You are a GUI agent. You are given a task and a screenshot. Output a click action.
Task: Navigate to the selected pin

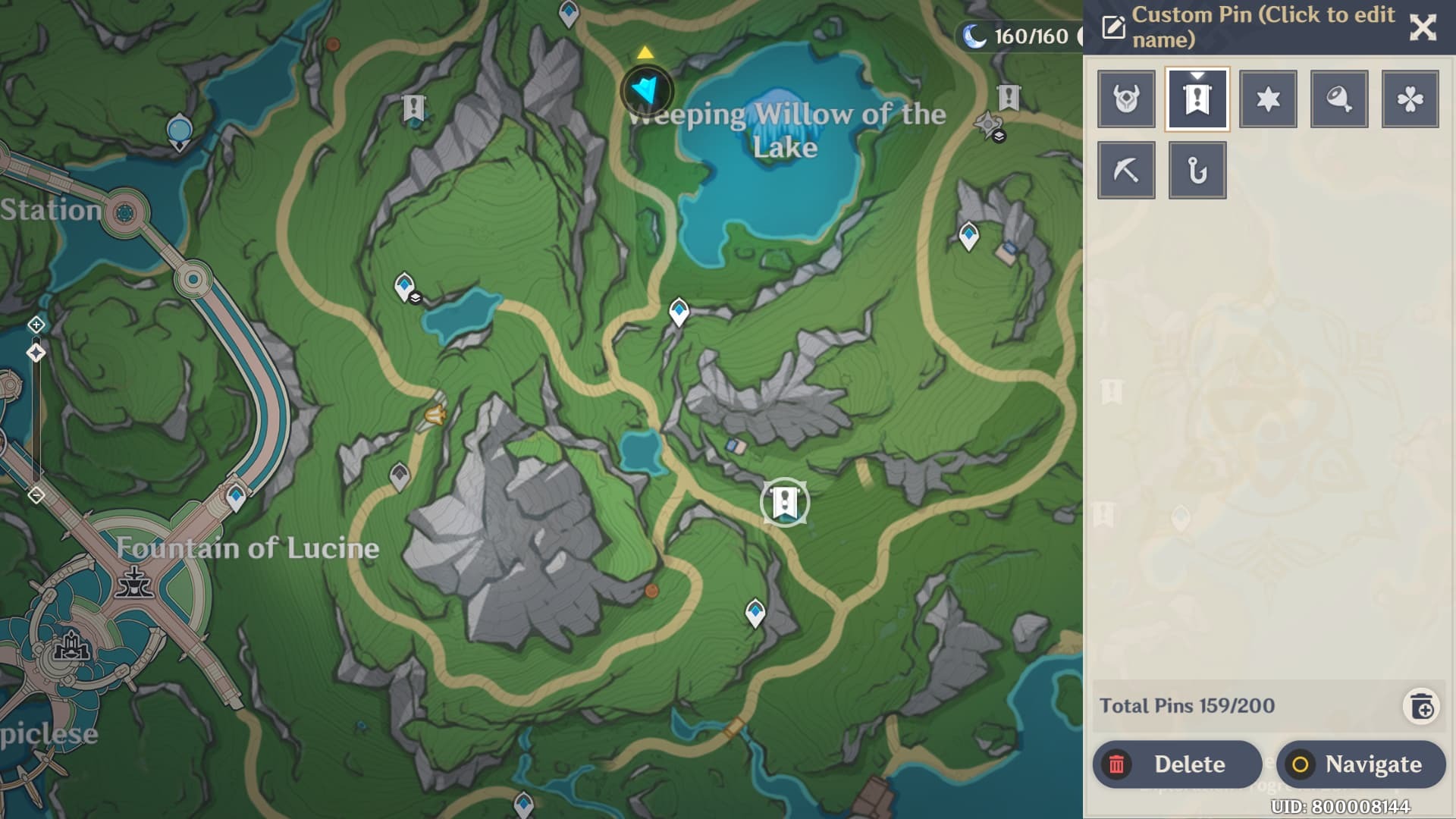coord(1360,764)
